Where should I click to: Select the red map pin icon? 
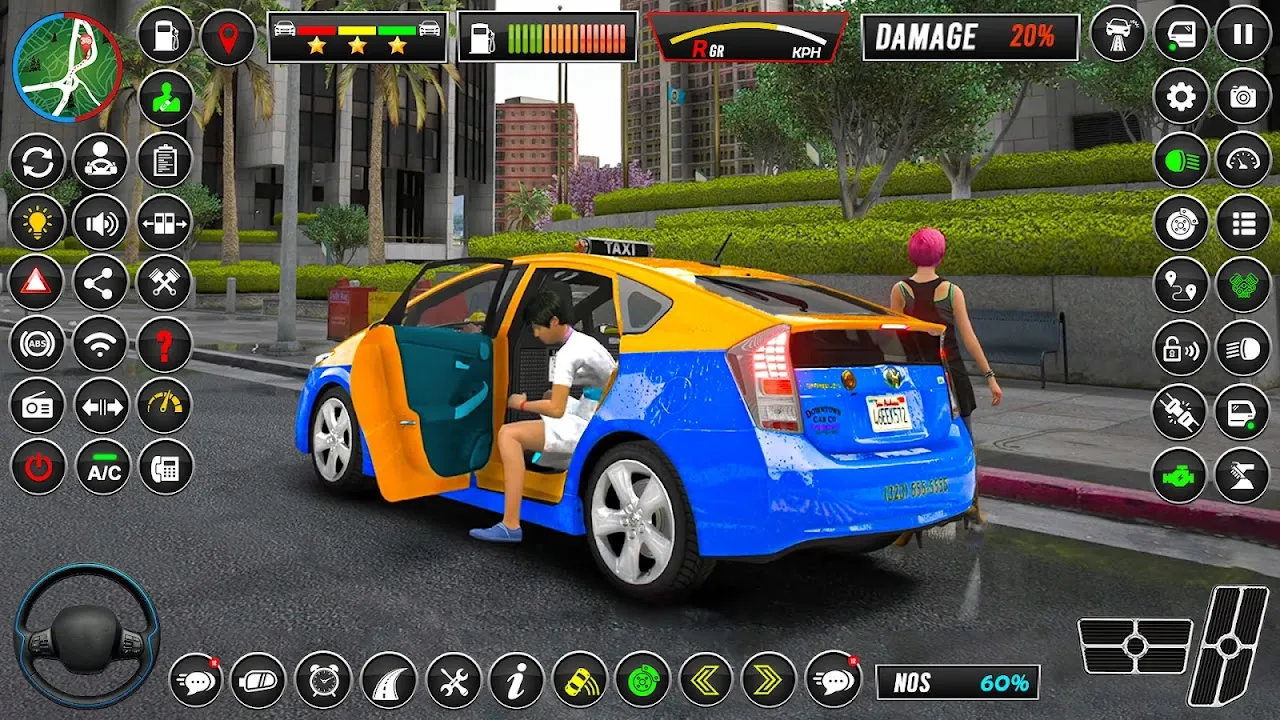pyautogui.click(x=228, y=38)
